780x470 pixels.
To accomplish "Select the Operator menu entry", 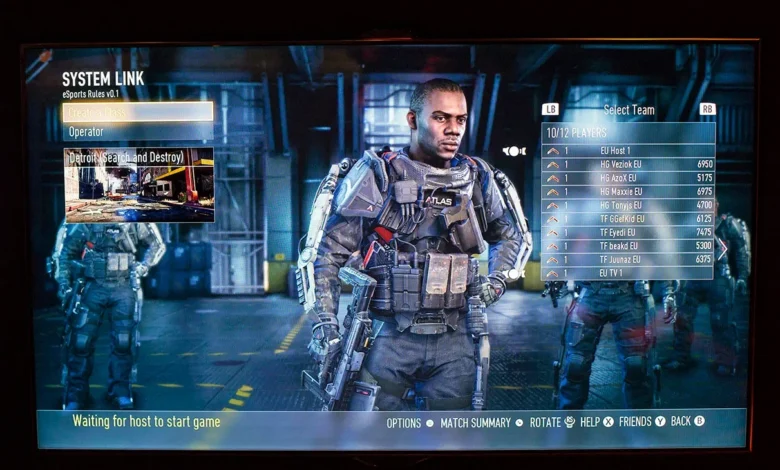I will (x=138, y=132).
